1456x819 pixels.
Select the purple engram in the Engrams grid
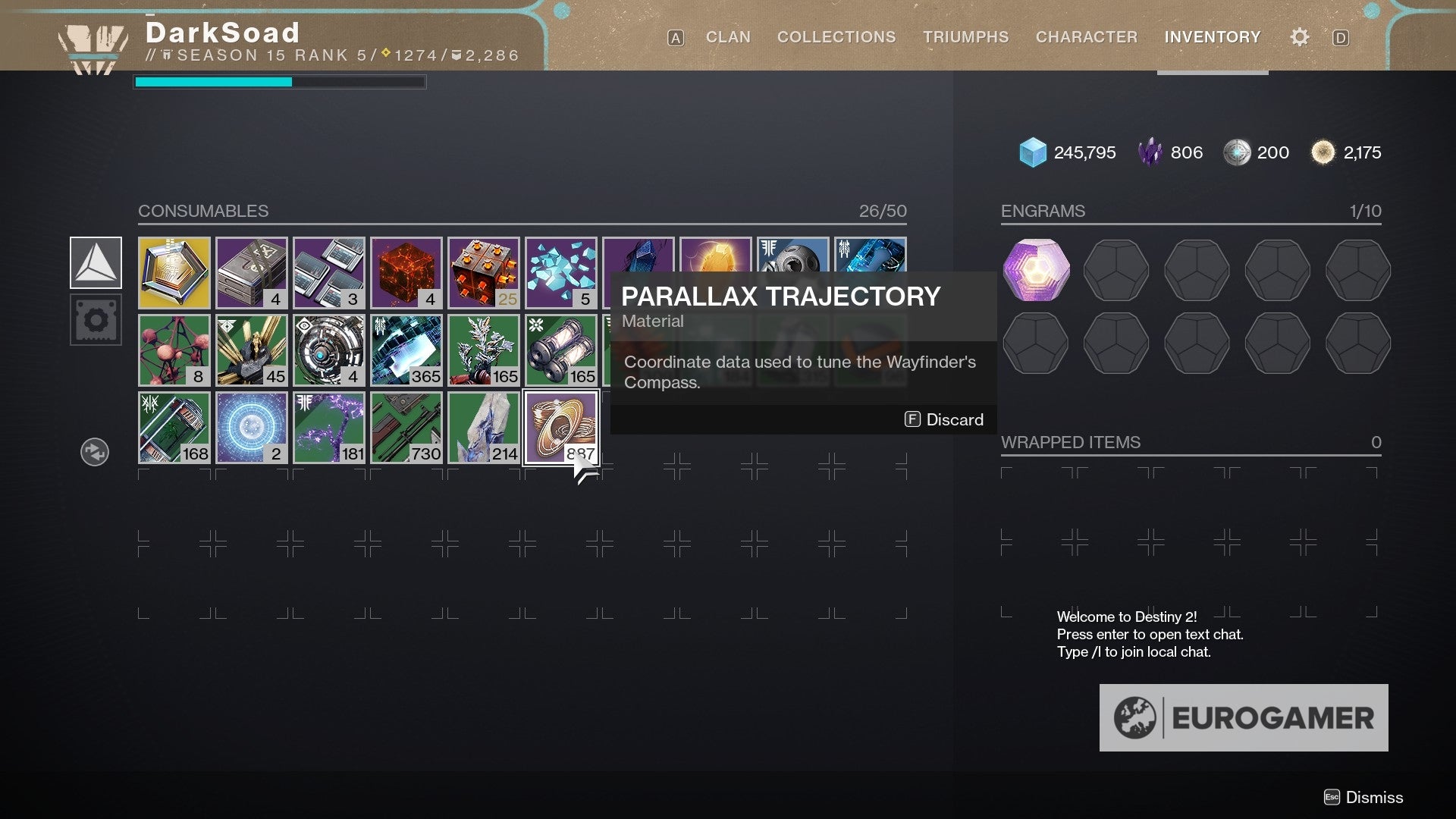coord(1035,270)
